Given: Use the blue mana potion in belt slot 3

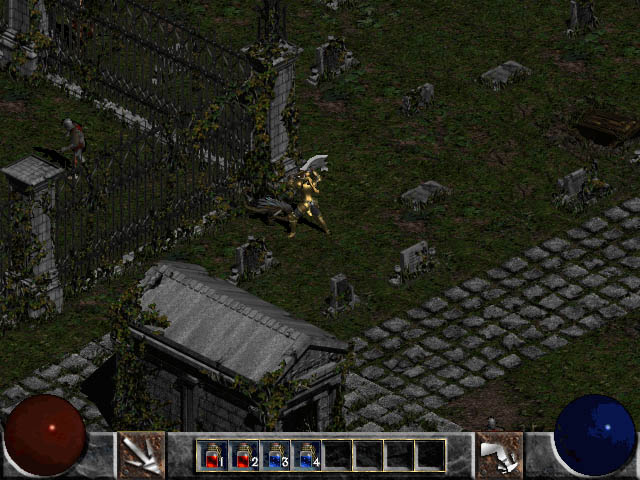Looking at the screenshot, I should point(275,455).
